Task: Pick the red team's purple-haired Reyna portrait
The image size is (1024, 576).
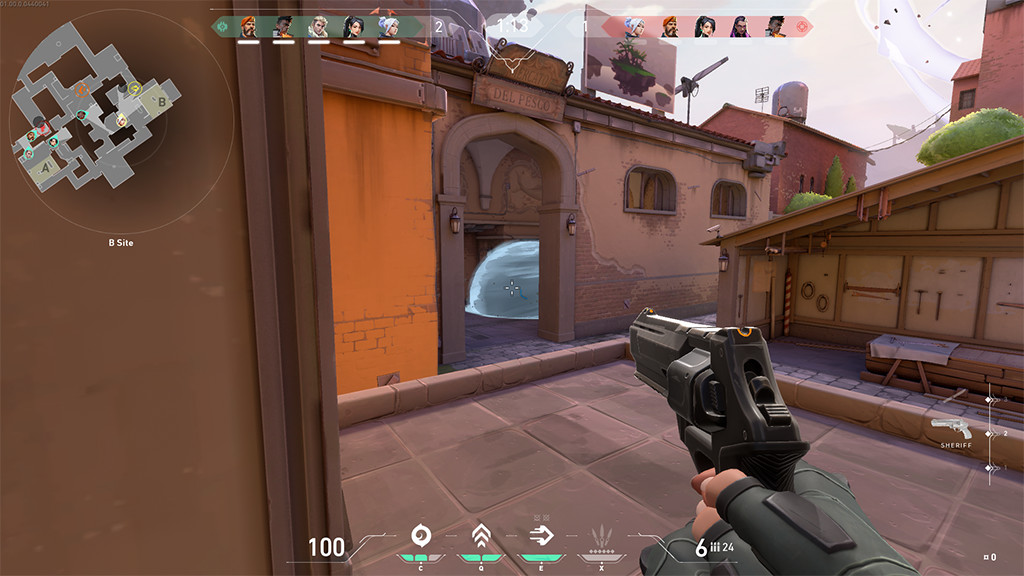Action: (x=740, y=27)
